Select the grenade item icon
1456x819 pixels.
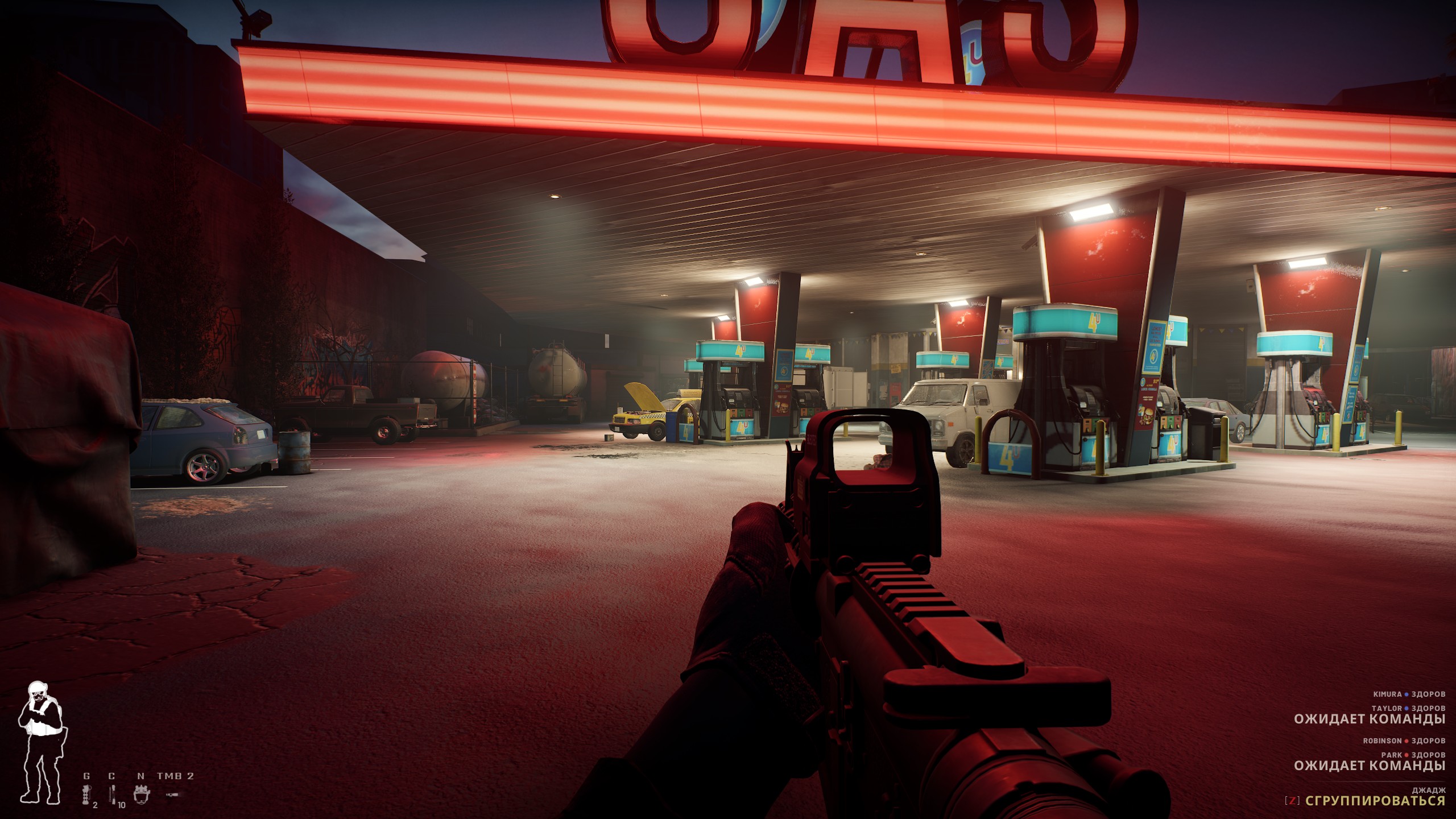tap(86, 794)
